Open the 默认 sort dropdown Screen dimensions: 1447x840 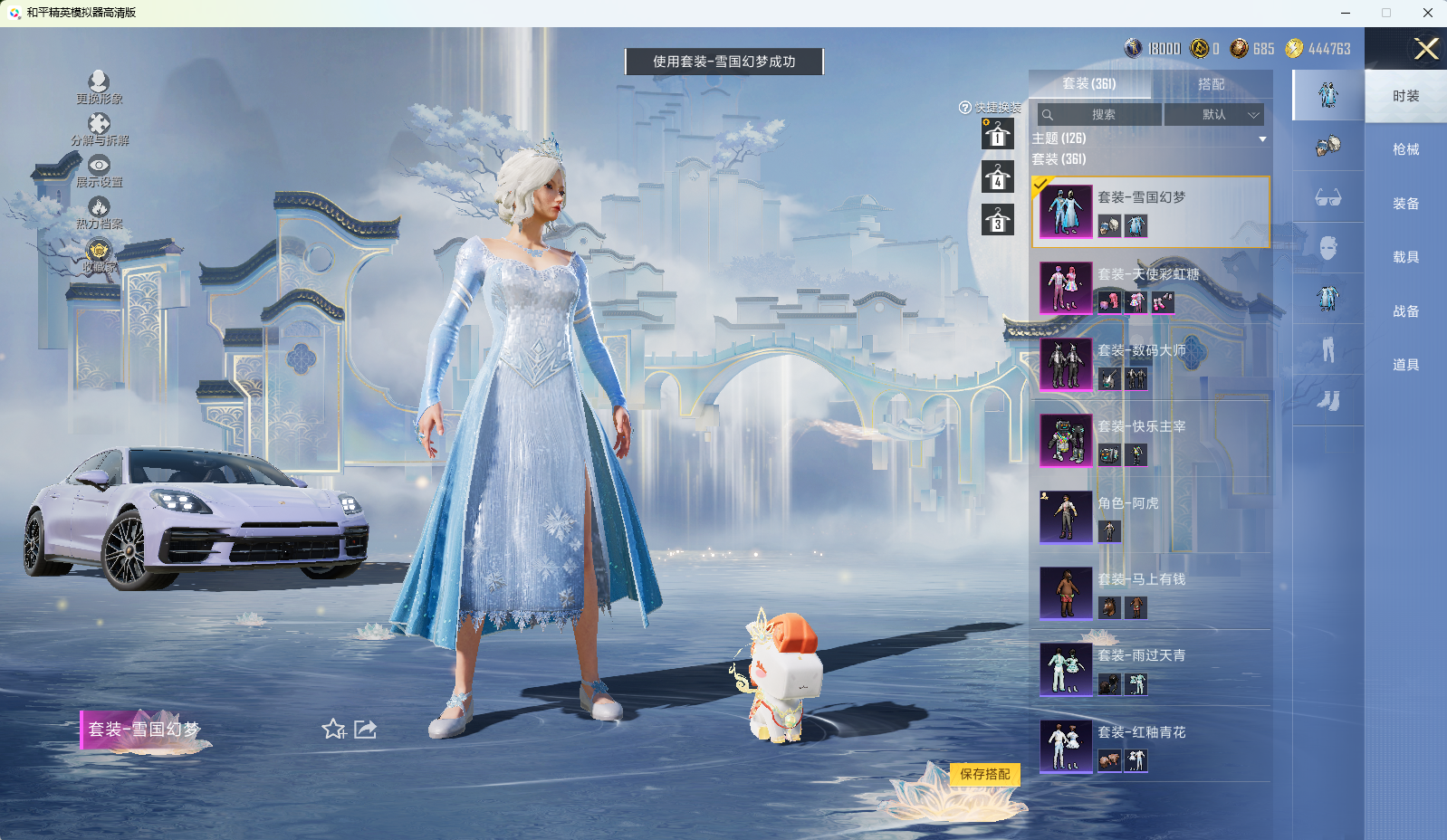coord(1213,115)
